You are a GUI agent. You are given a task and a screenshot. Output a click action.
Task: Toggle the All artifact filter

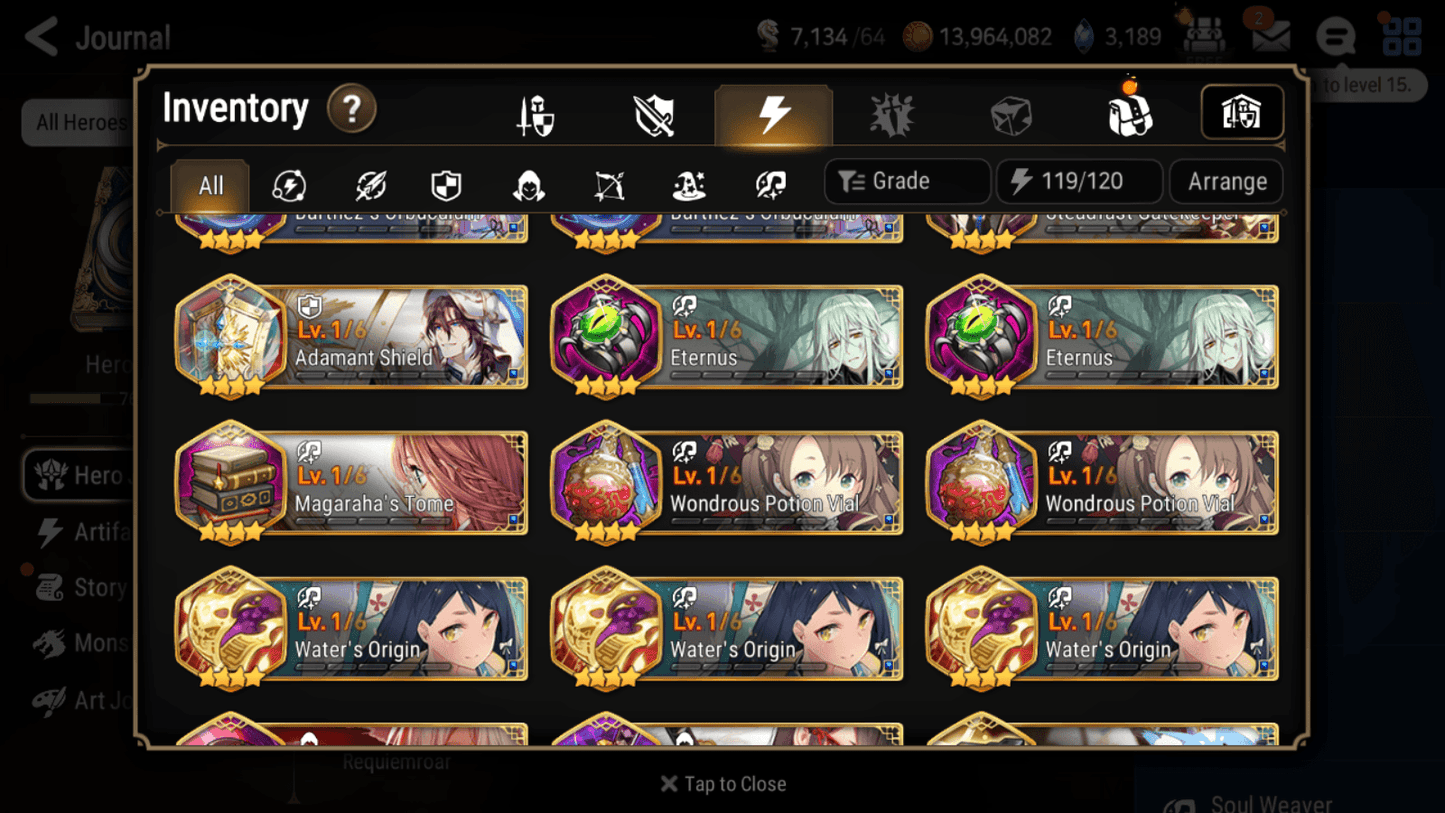208,182
